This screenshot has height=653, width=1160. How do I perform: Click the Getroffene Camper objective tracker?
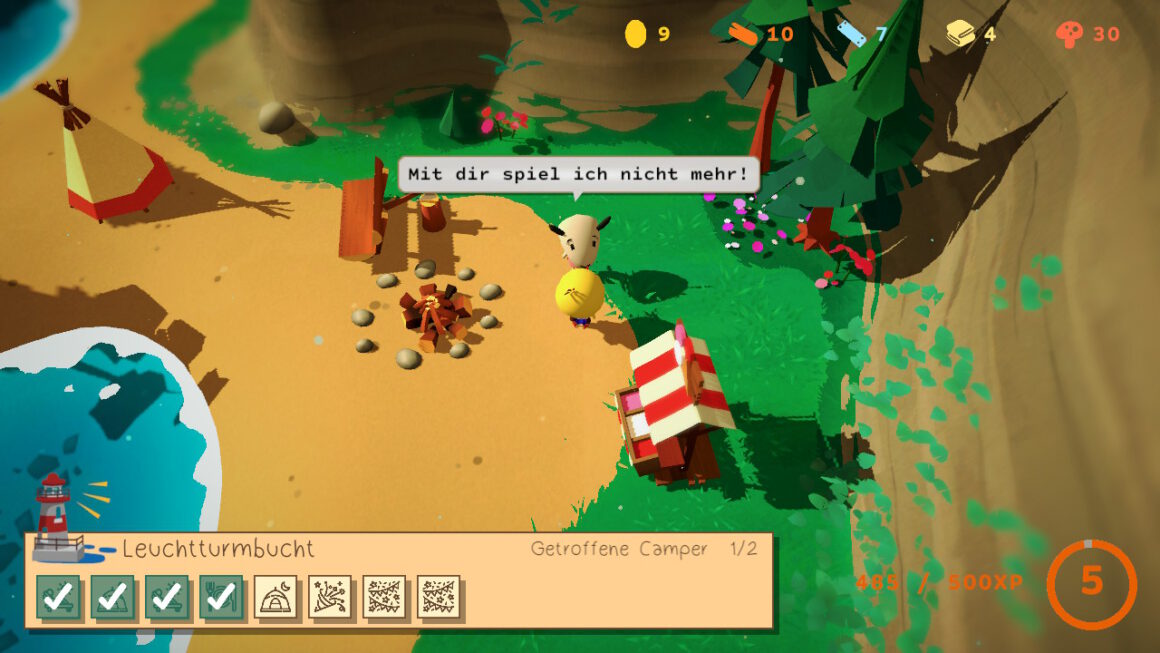point(643,549)
